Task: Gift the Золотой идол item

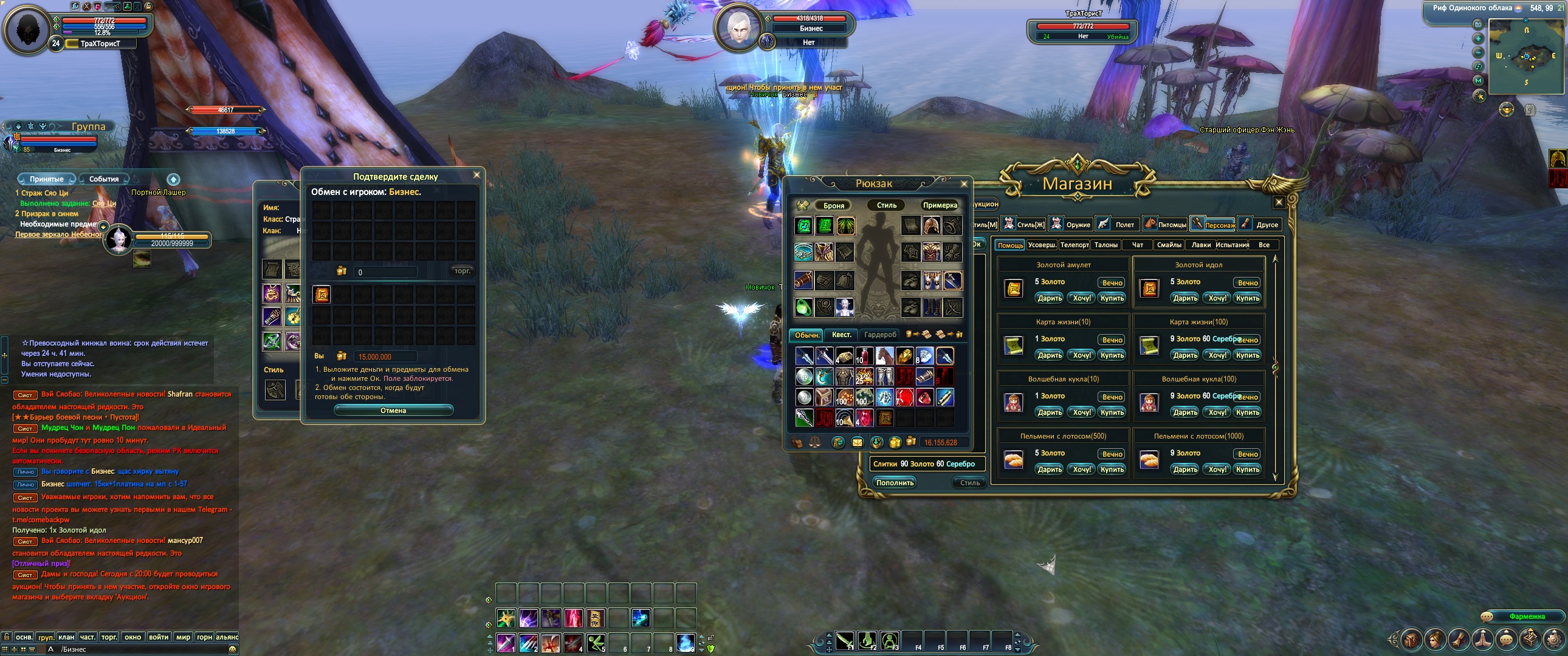Action: click(x=1185, y=298)
